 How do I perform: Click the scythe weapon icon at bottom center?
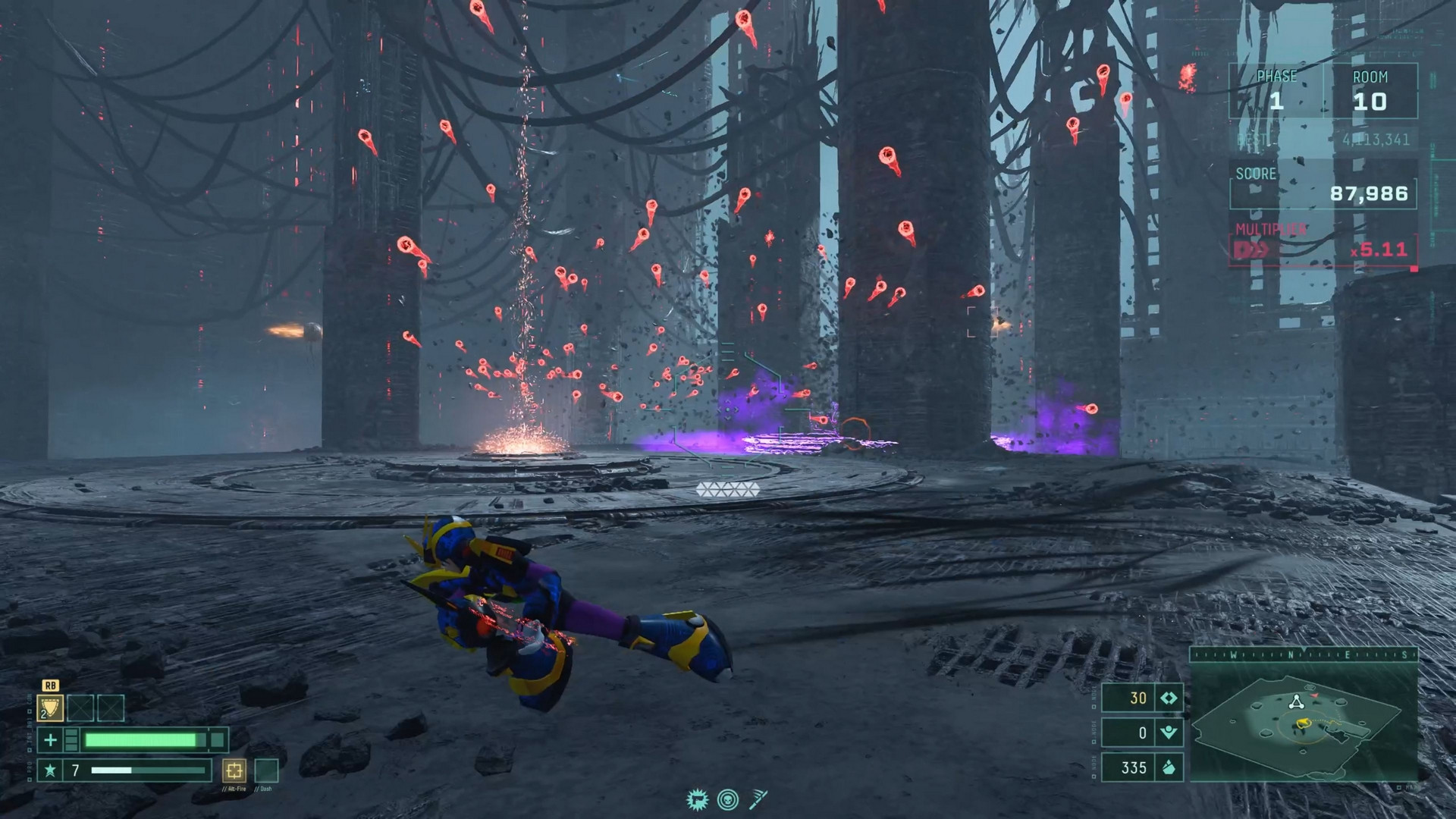point(758,799)
